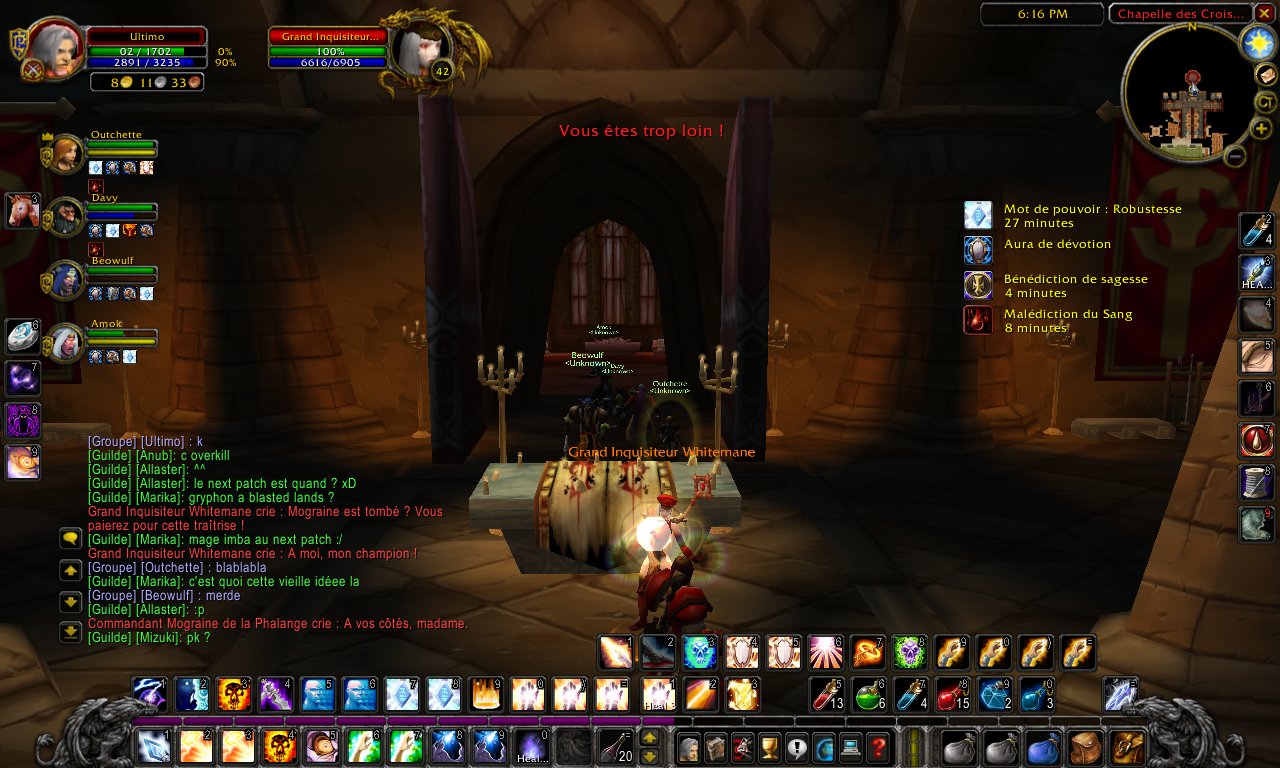Click the Mot de pouvoir Robustesse buff
Image resolution: width=1280 pixels, height=768 pixels.
[977, 215]
